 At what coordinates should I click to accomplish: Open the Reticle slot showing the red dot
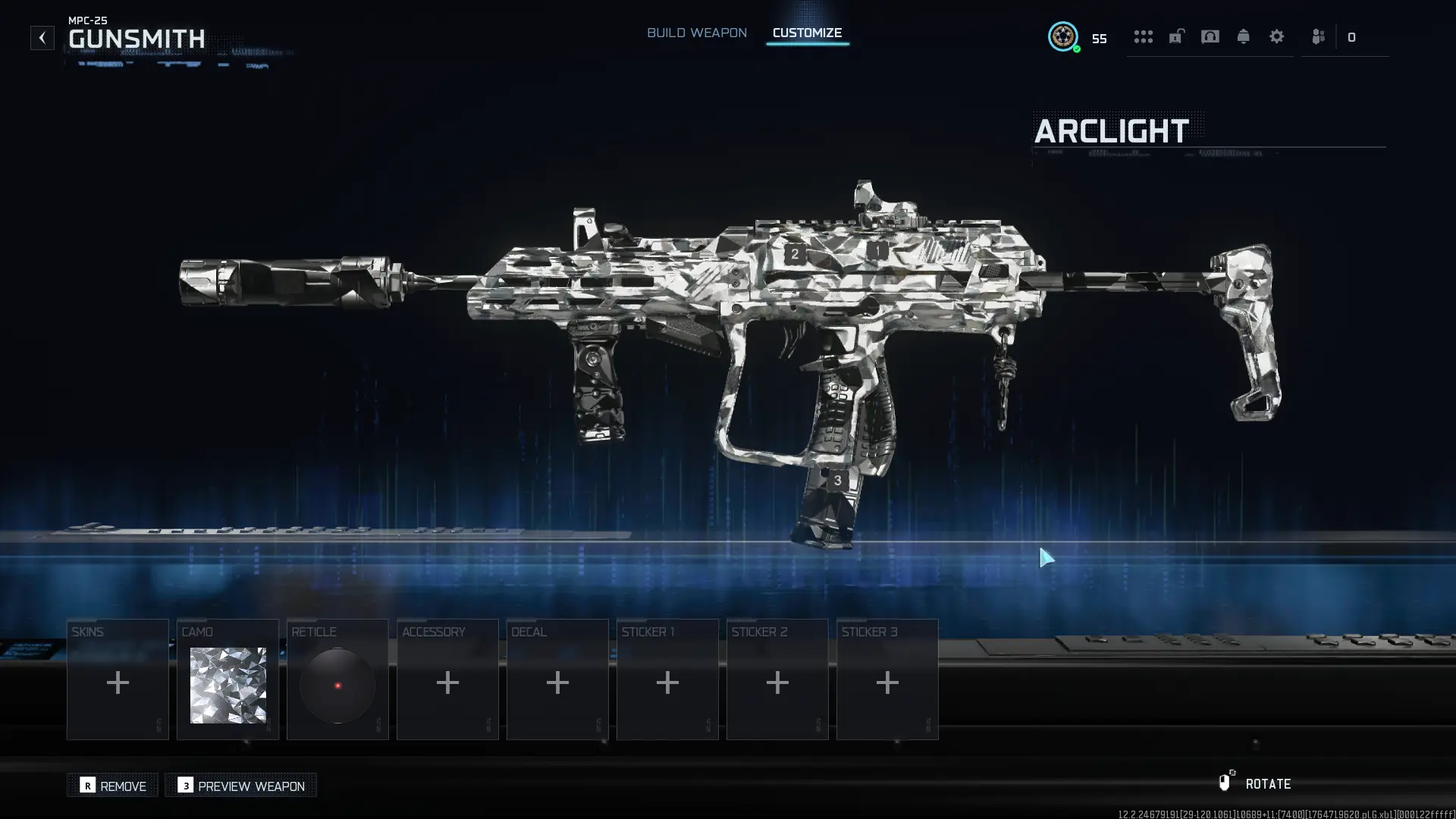(x=337, y=685)
